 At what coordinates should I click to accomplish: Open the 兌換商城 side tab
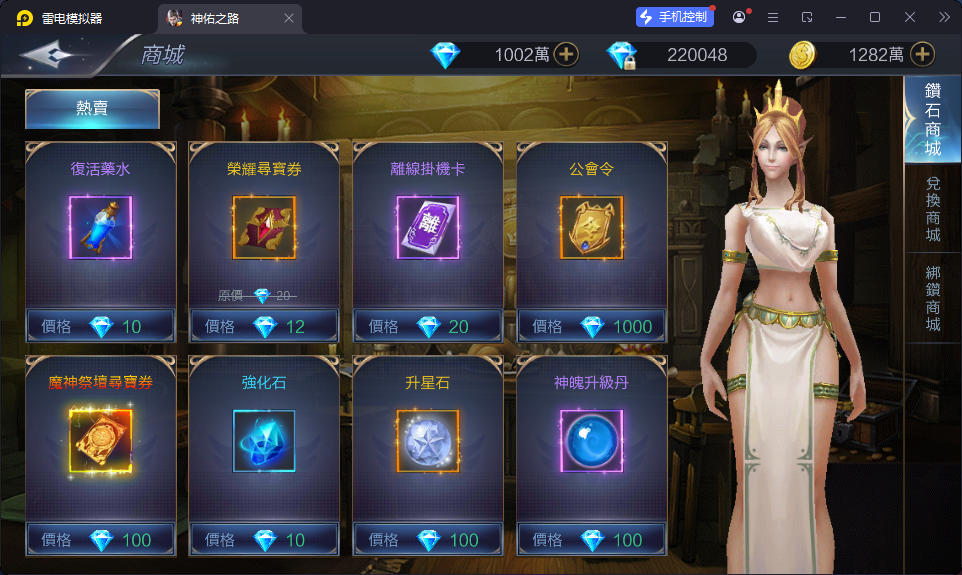click(x=932, y=208)
